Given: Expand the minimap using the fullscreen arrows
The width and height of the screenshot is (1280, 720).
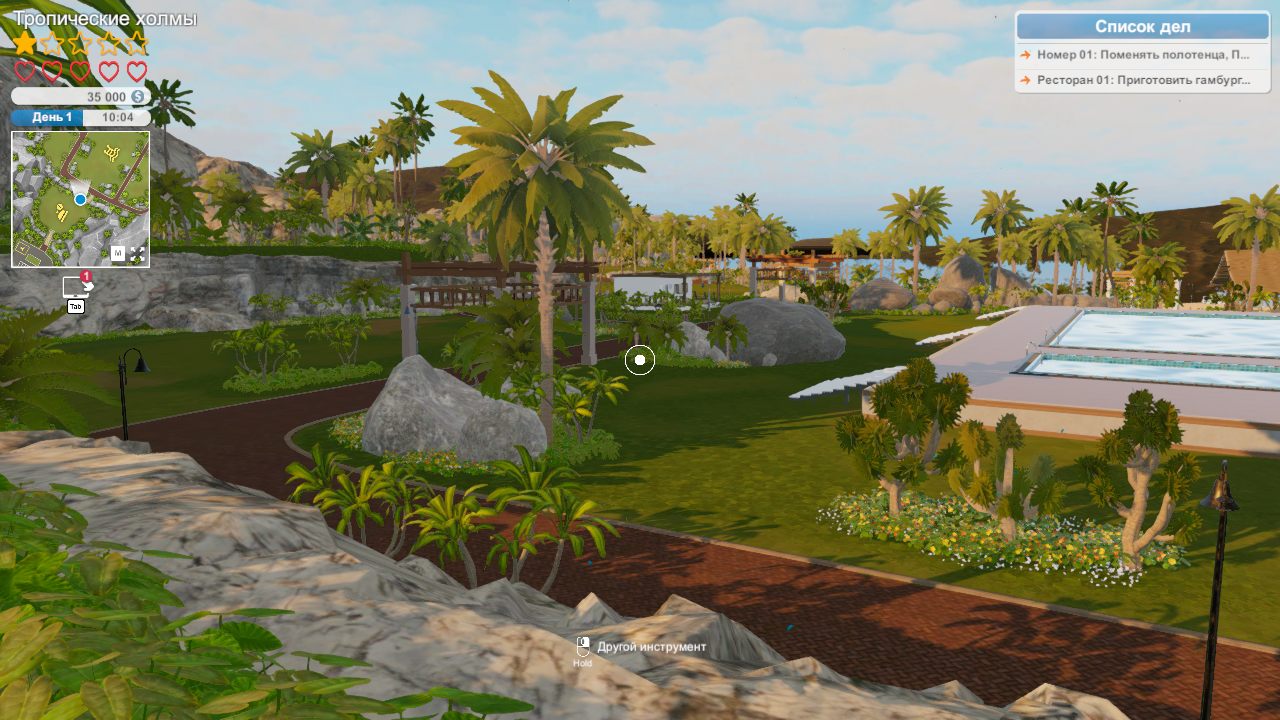Looking at the screenshot, I should tap(137, 254).
